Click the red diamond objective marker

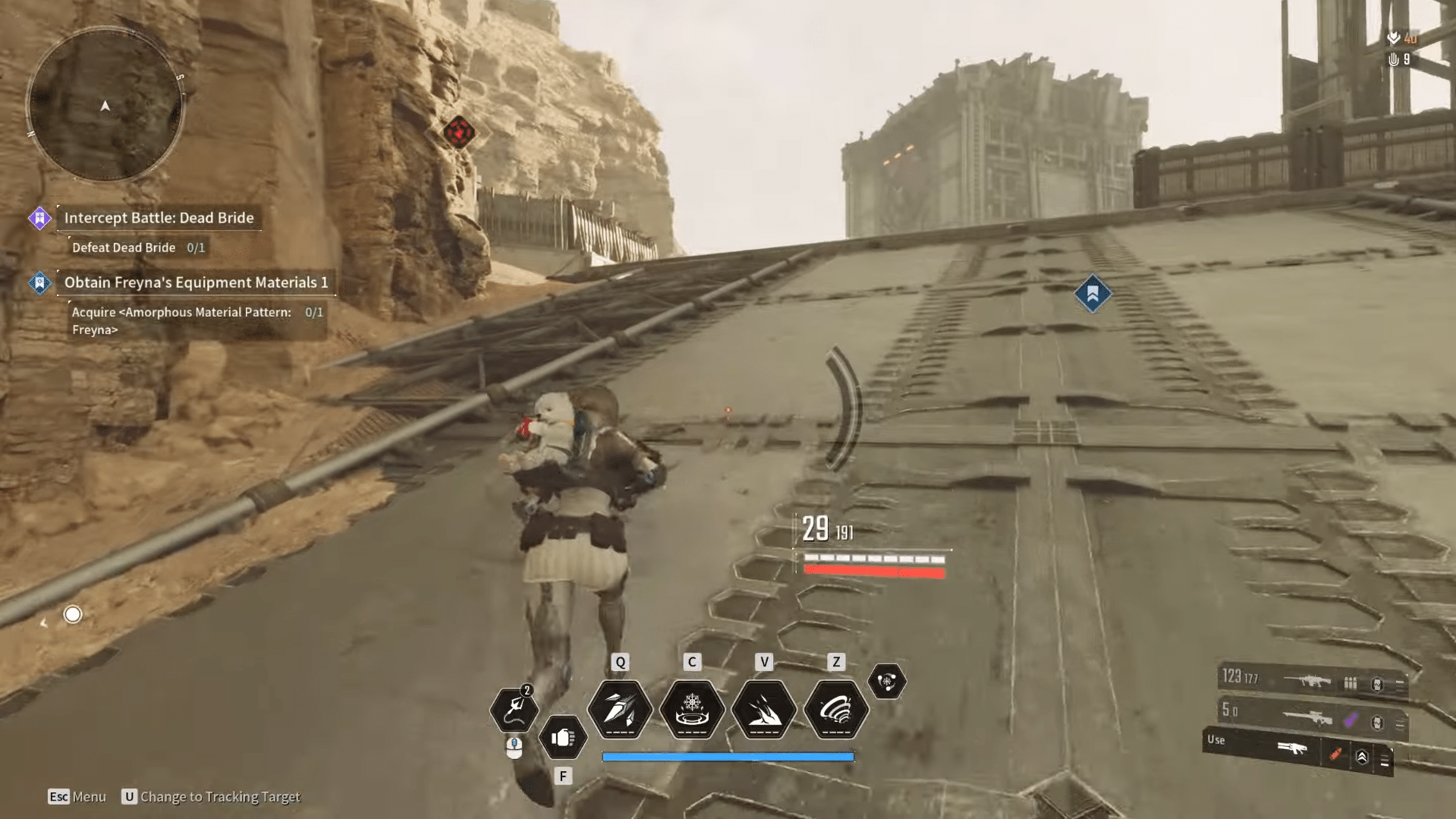pos(459,132)
